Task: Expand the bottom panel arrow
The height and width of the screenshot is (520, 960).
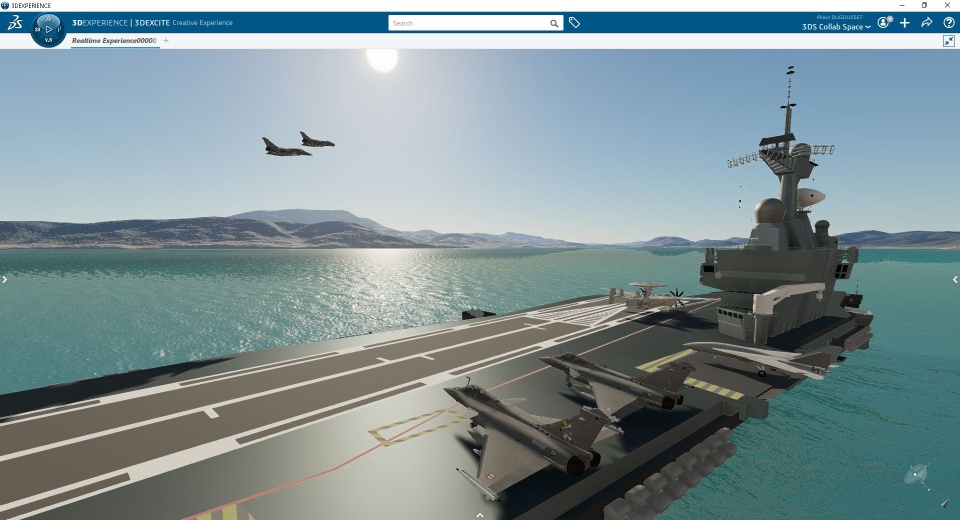Action: [480, 515]
